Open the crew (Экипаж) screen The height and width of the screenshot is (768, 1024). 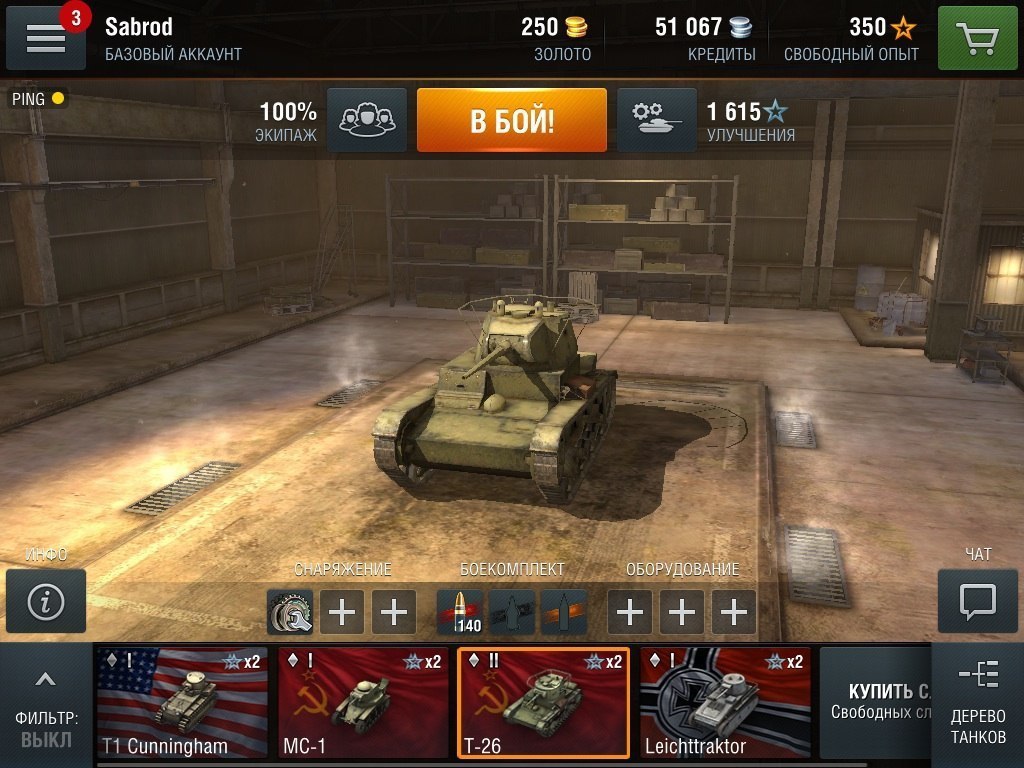[366, 120]
